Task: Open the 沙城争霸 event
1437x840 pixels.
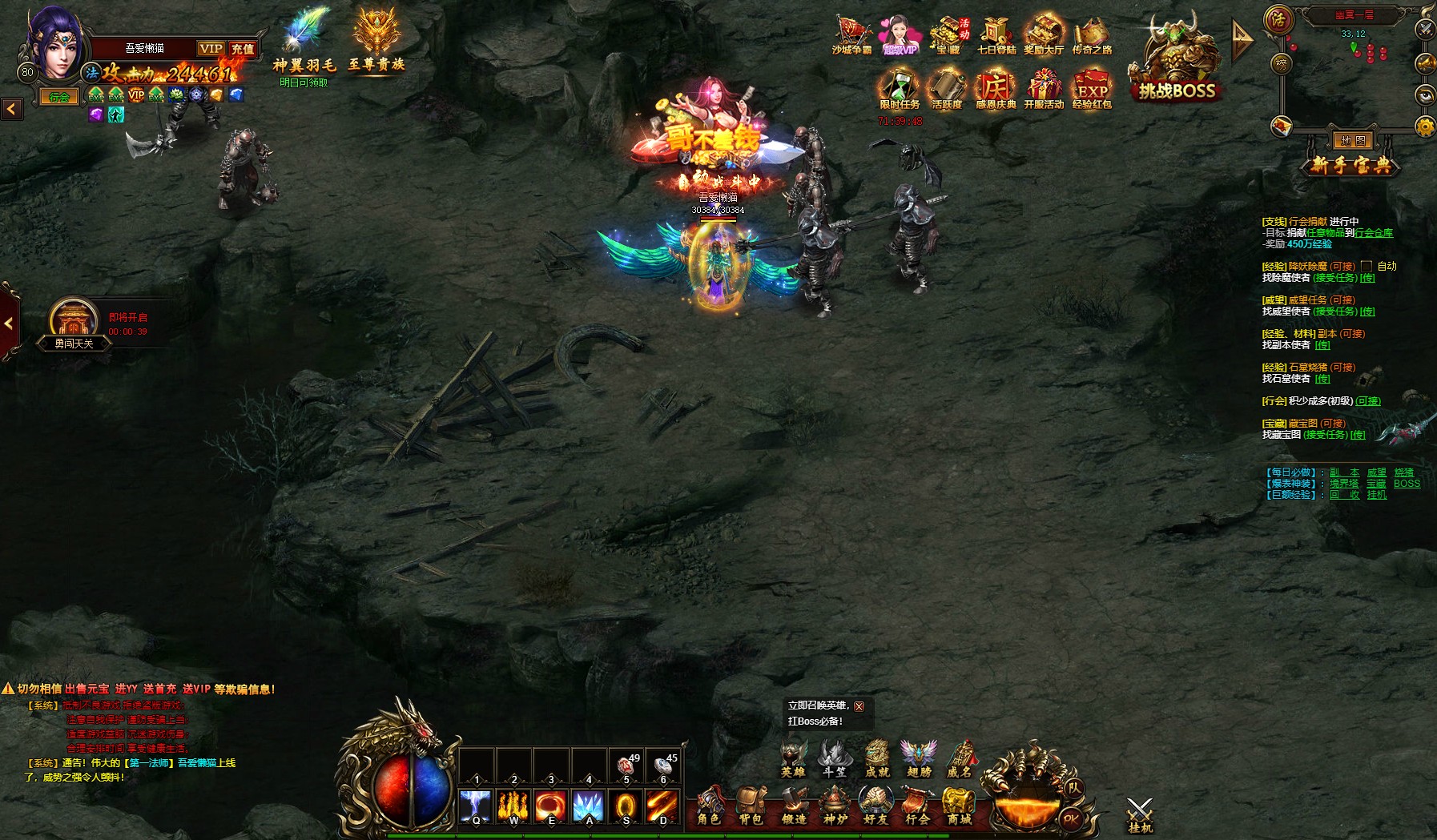Action: pyautogui.click(x=851, y=36)
